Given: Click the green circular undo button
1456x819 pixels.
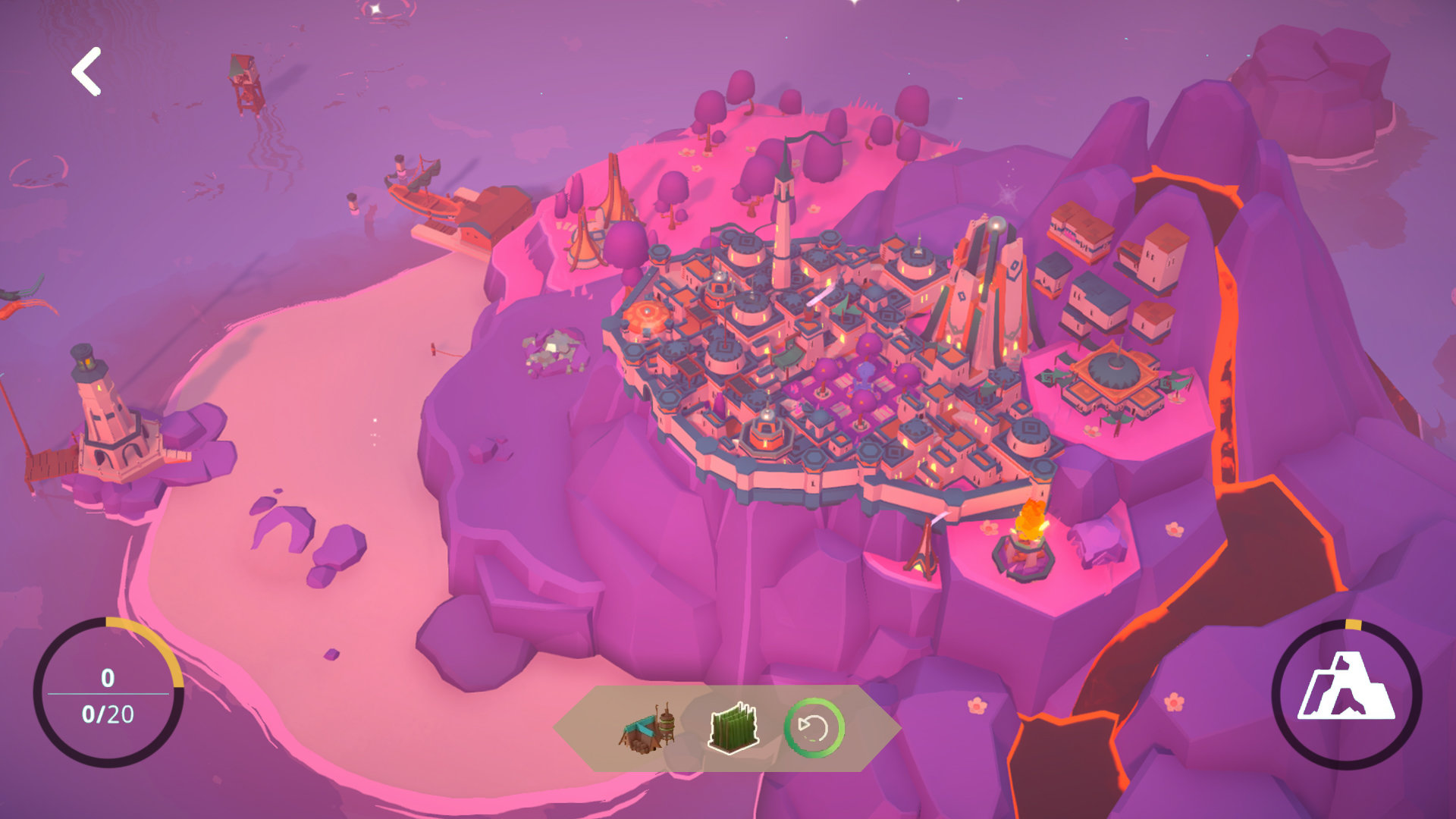Looking at the screenshot, I should pos(814,729).
